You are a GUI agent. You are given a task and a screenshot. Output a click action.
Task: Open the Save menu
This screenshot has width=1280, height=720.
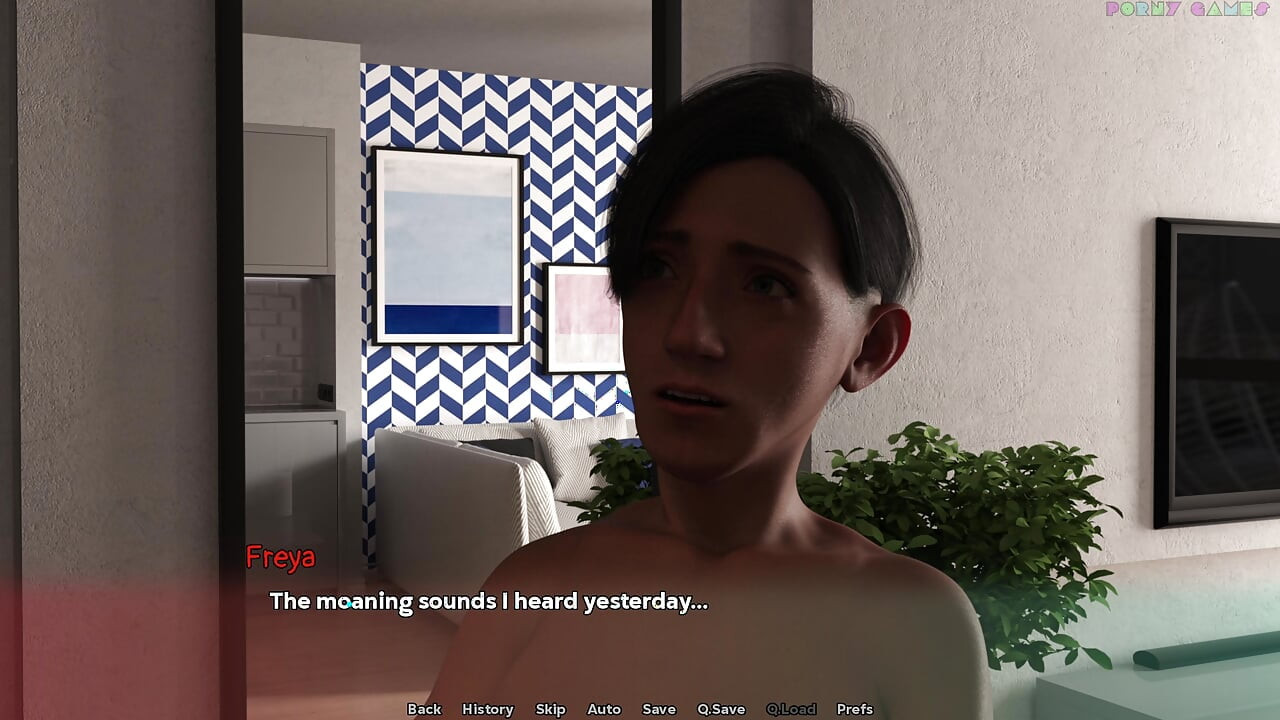coord(659,709)
